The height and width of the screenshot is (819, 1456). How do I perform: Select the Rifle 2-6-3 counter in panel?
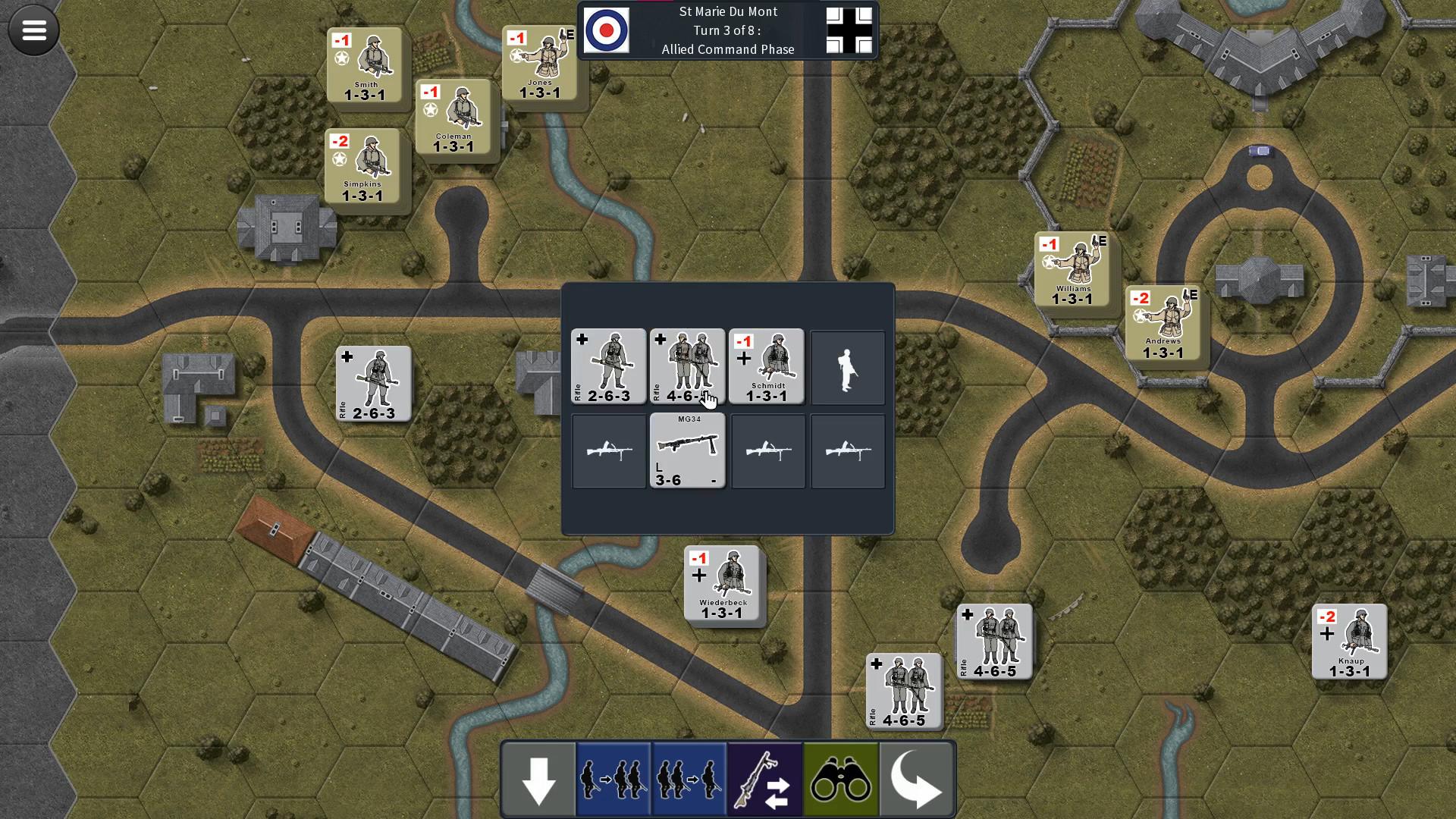click(608, 366)
